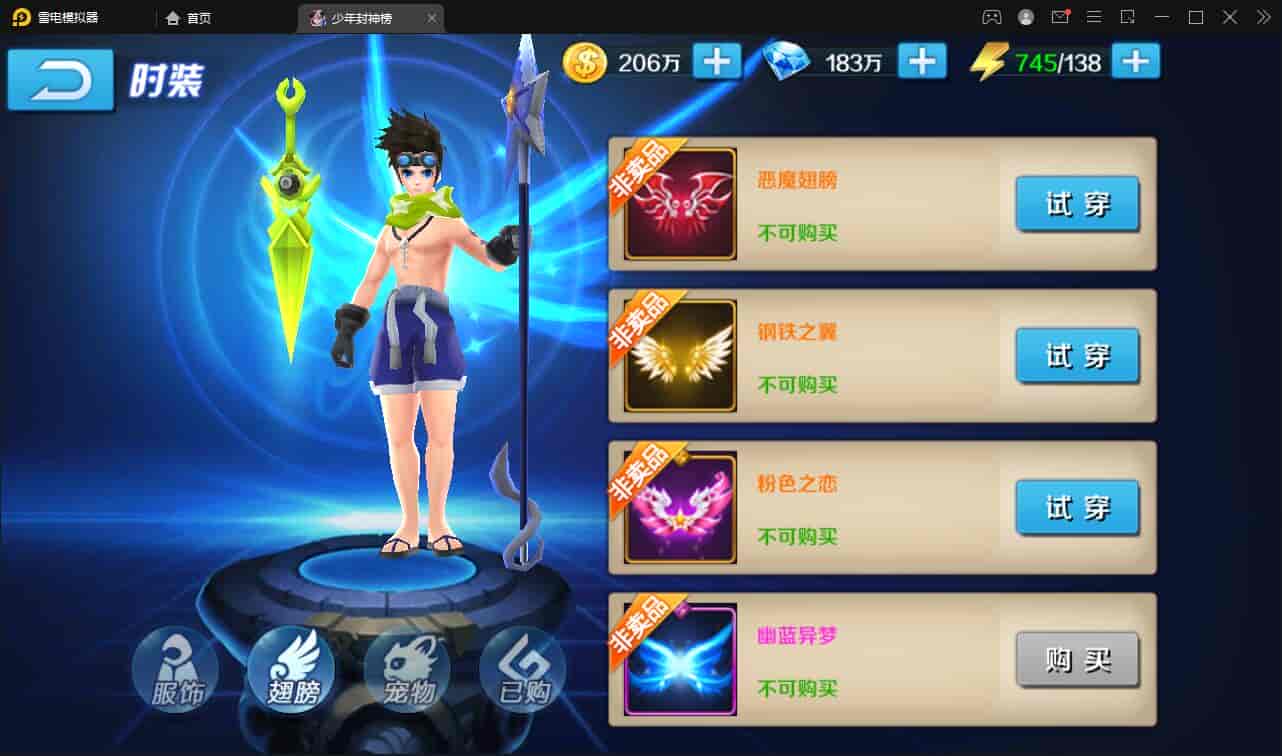Refill lightning energy with plus button
This screenshot has width=1282, height=756.
(x=1134, y=62)
